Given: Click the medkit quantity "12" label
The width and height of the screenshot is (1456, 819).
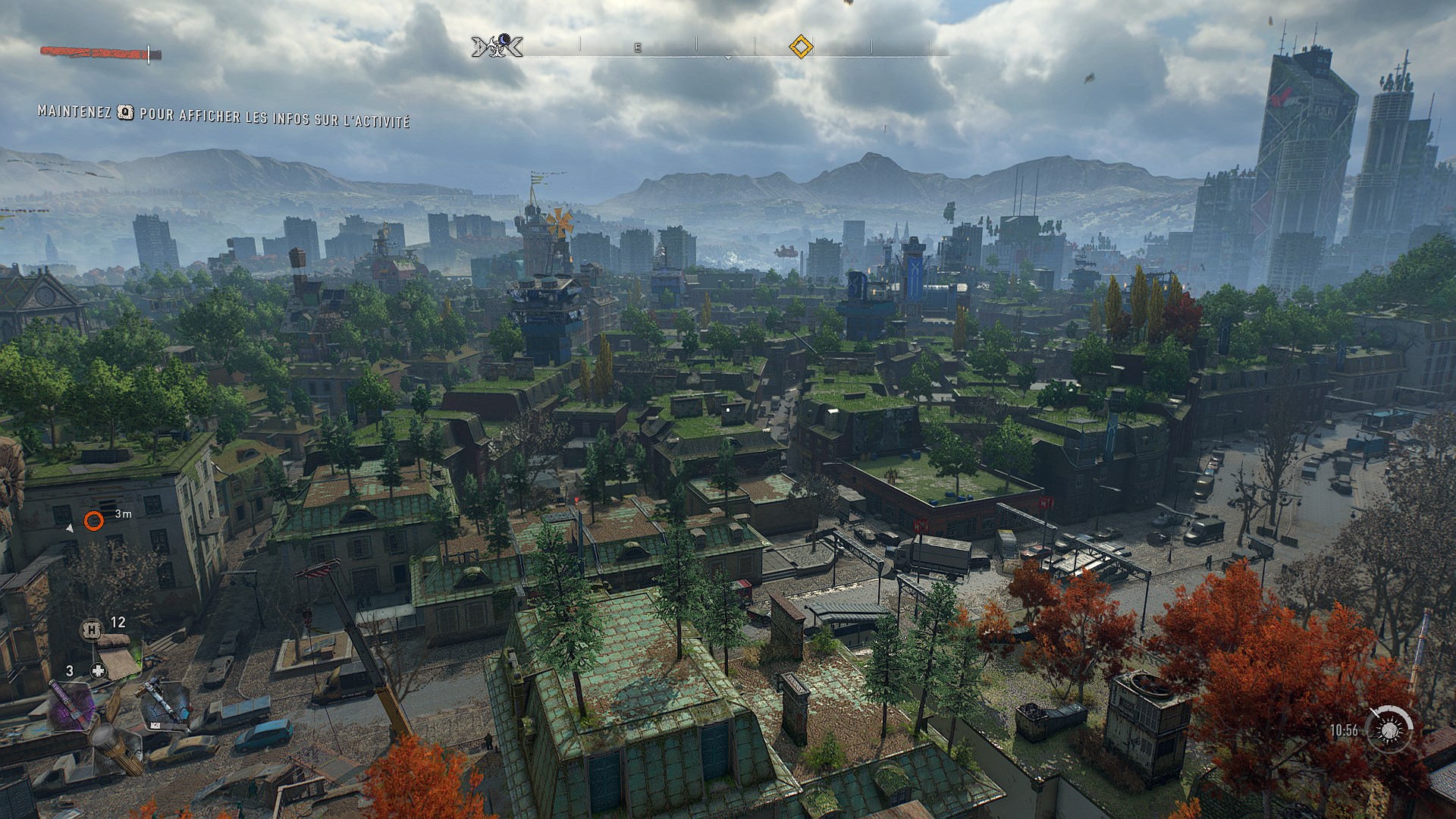Looking at the screenshot, I should [x=118, y=623].
